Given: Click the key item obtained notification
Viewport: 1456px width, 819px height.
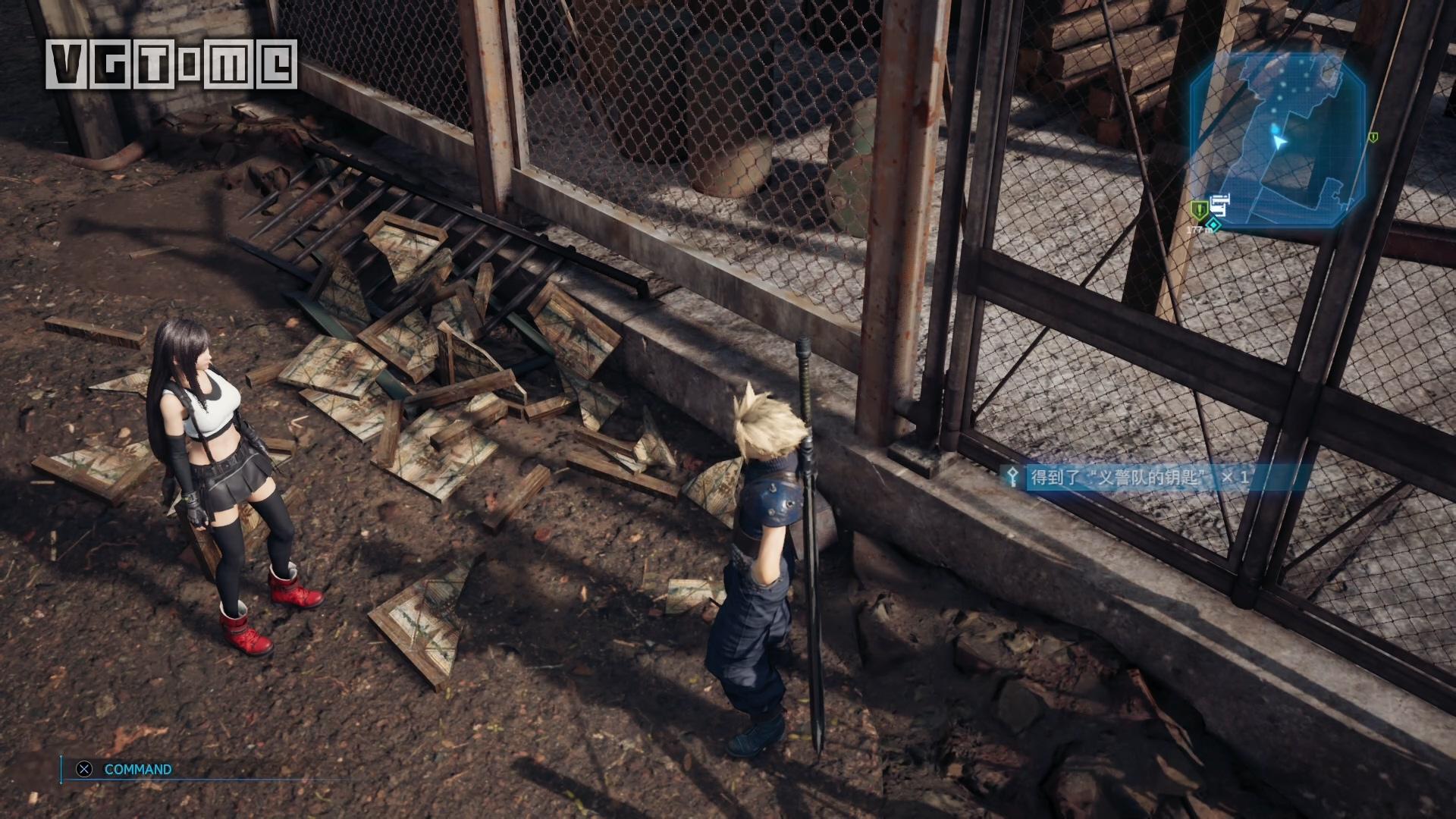Looking at the screenshot, I should [1130, 477].
